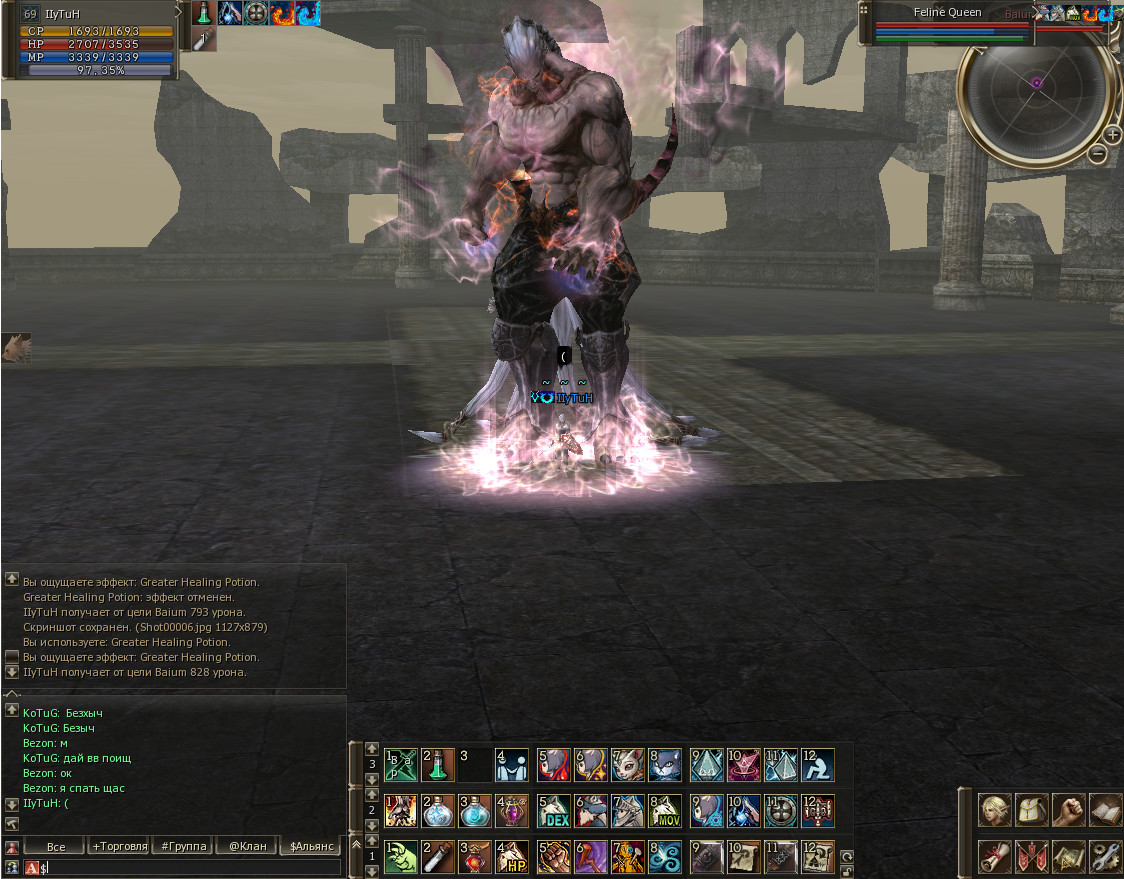Switch to the @Клан chat tab

click(x=247, y=847)
